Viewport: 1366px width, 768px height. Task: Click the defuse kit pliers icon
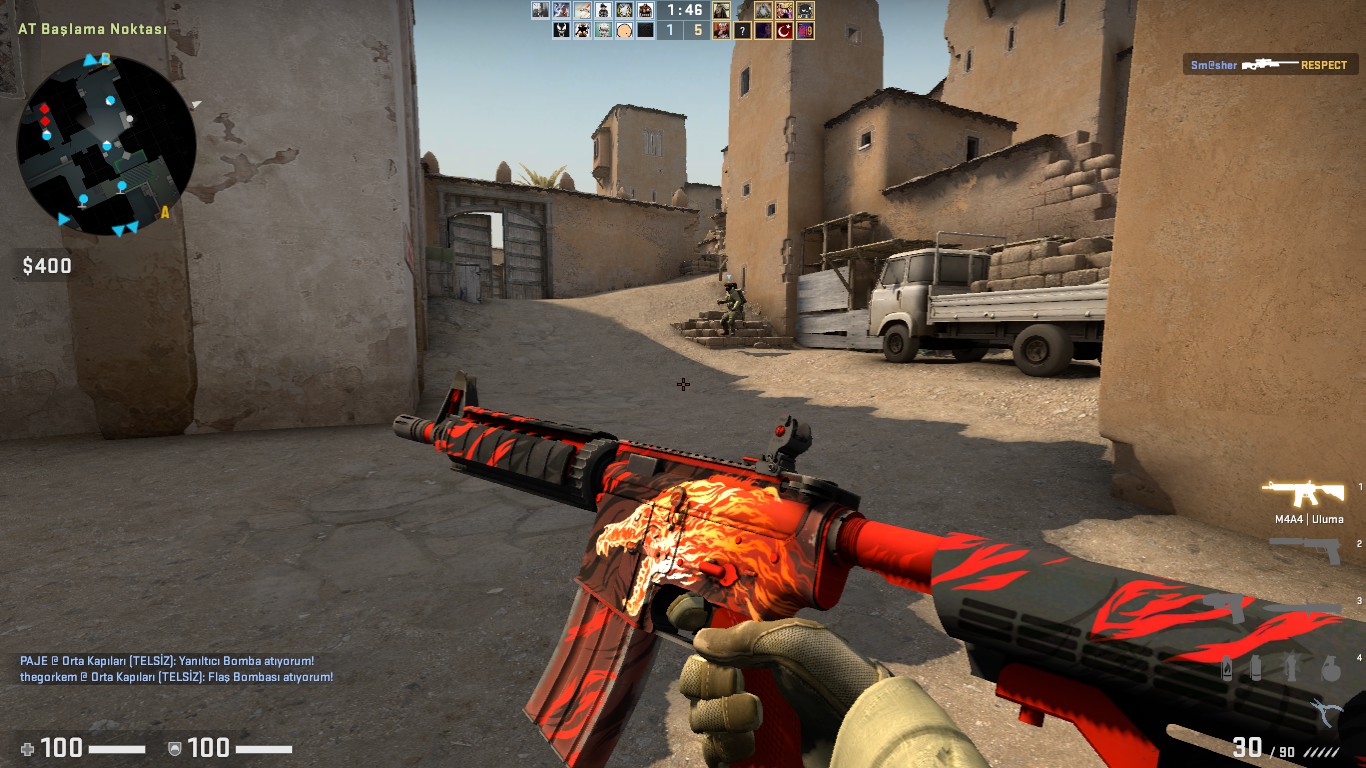click(x=1326, y=712)
